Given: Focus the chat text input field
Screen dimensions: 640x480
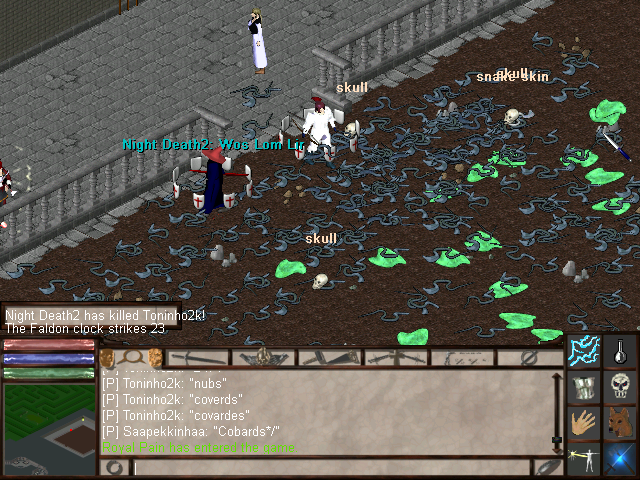Looking at the screenshot, I should pyautogui.click(x=330, y=467).
